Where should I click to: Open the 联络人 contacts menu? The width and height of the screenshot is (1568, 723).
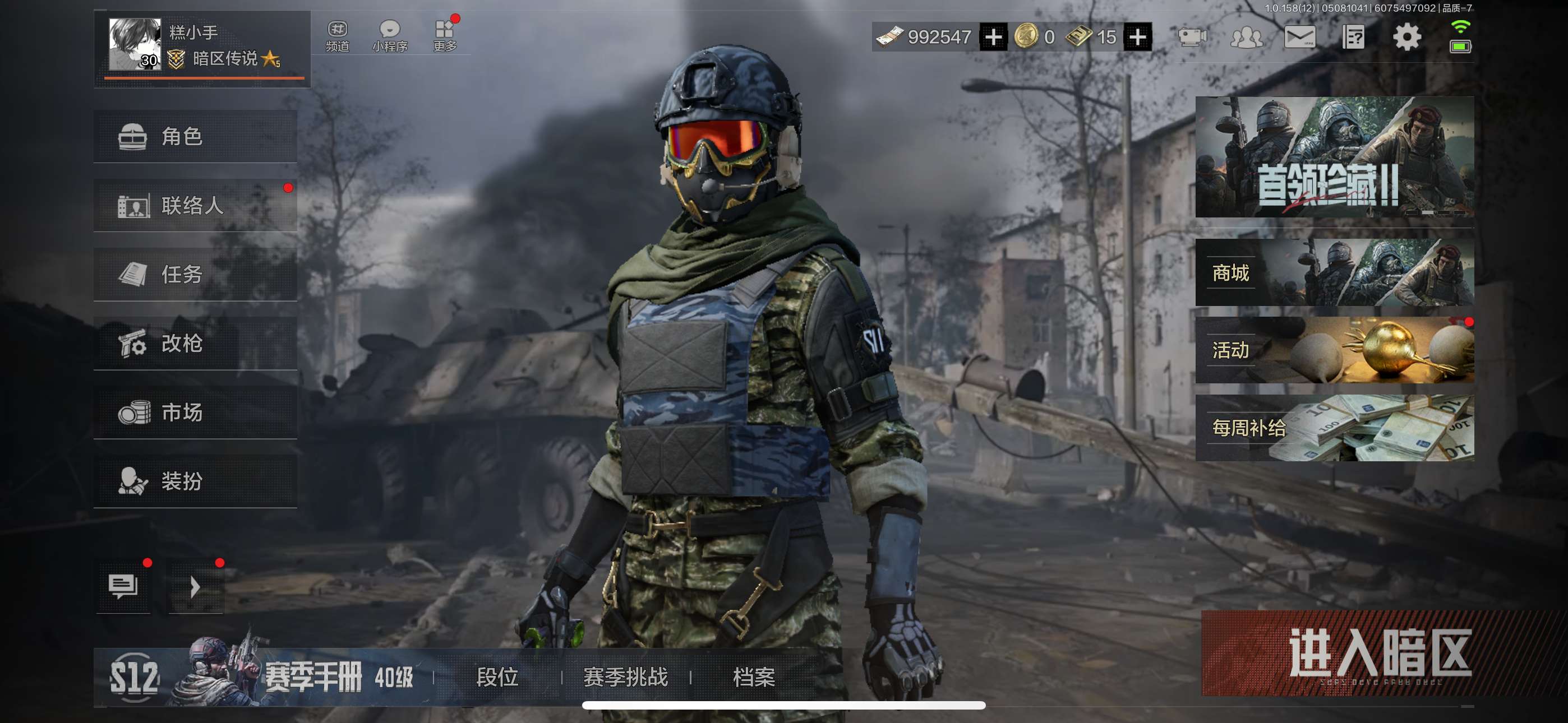coord(195,205)
